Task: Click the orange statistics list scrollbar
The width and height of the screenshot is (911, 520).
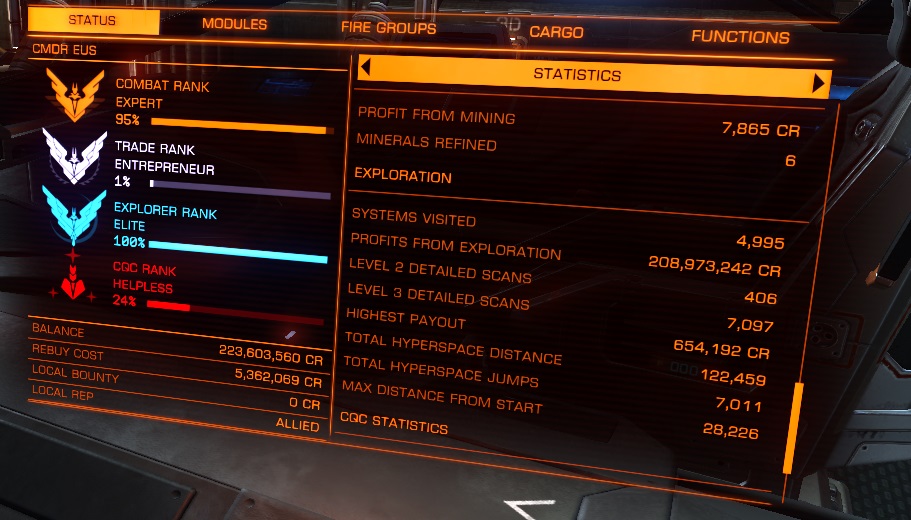Action: [797, 427]
